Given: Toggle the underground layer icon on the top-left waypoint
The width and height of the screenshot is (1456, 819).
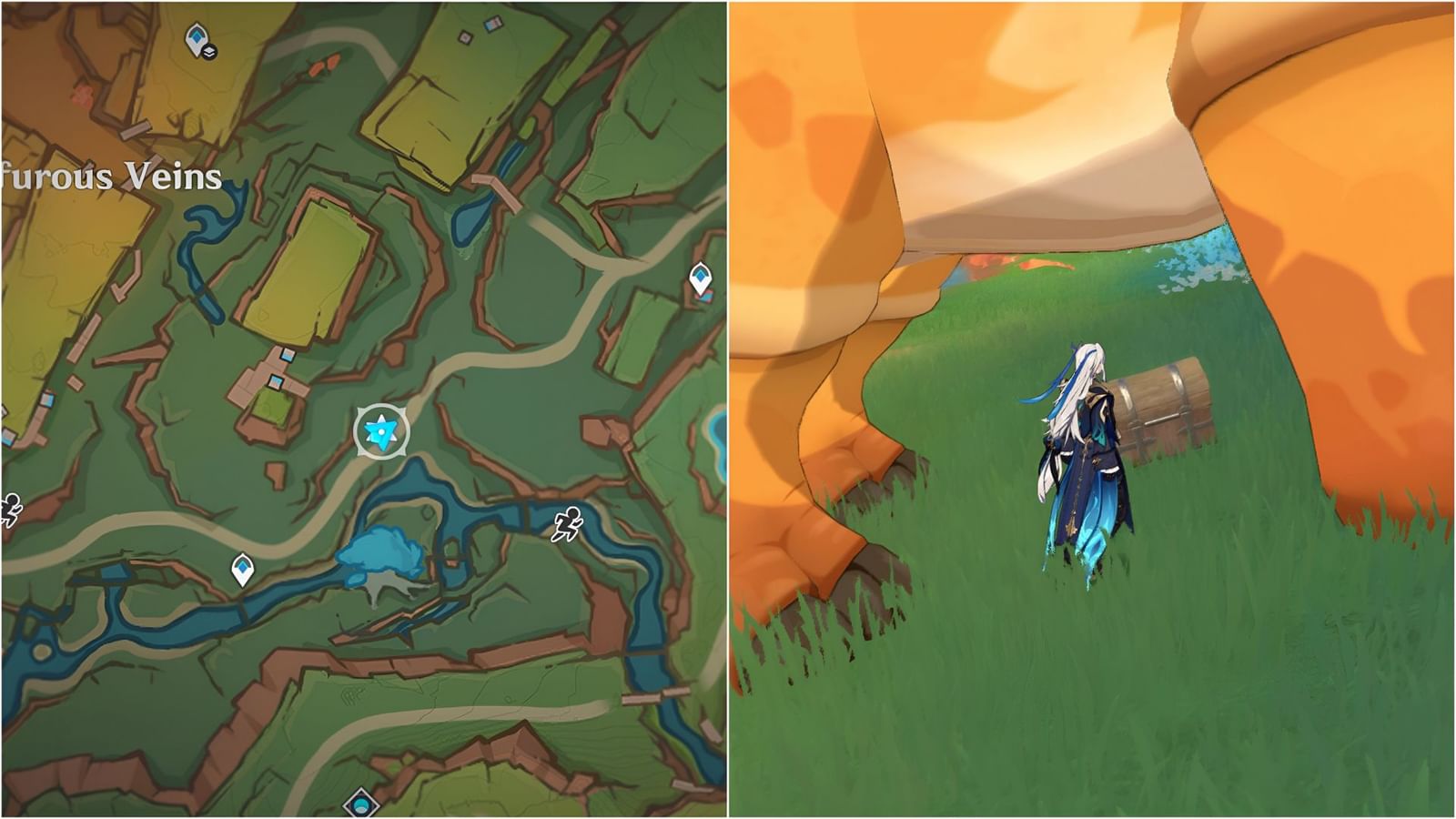Looking at the screenshot, I should (x=209, y=52).
